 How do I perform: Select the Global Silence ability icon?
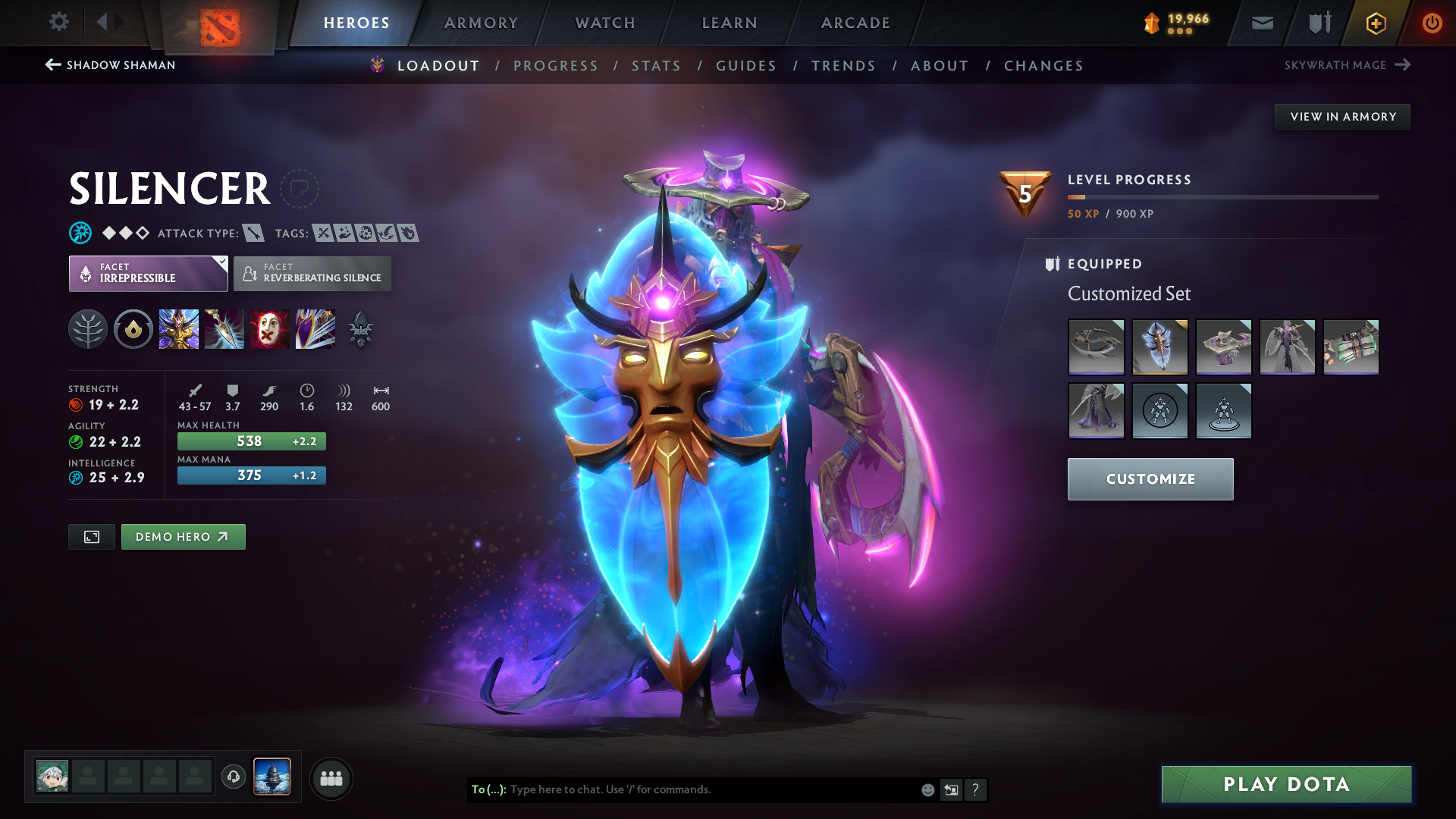(315, 328)
